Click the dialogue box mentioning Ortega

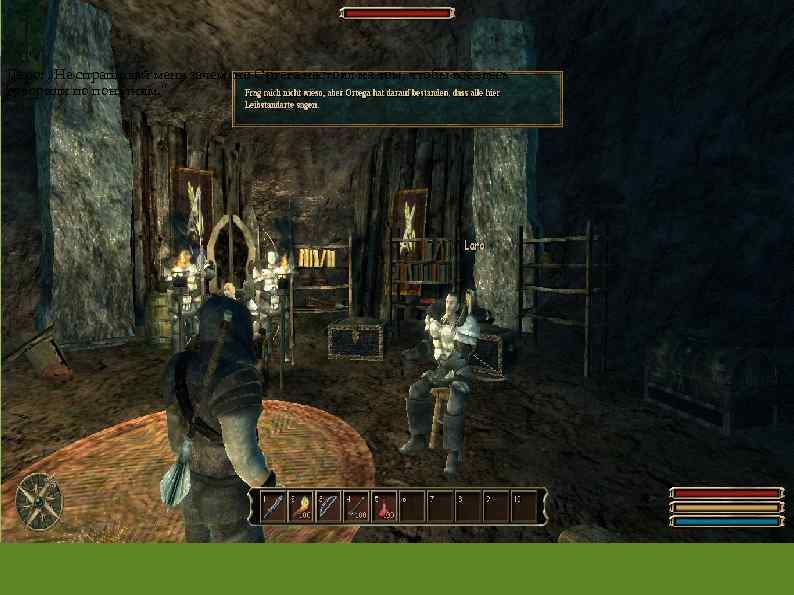[397, 99]
